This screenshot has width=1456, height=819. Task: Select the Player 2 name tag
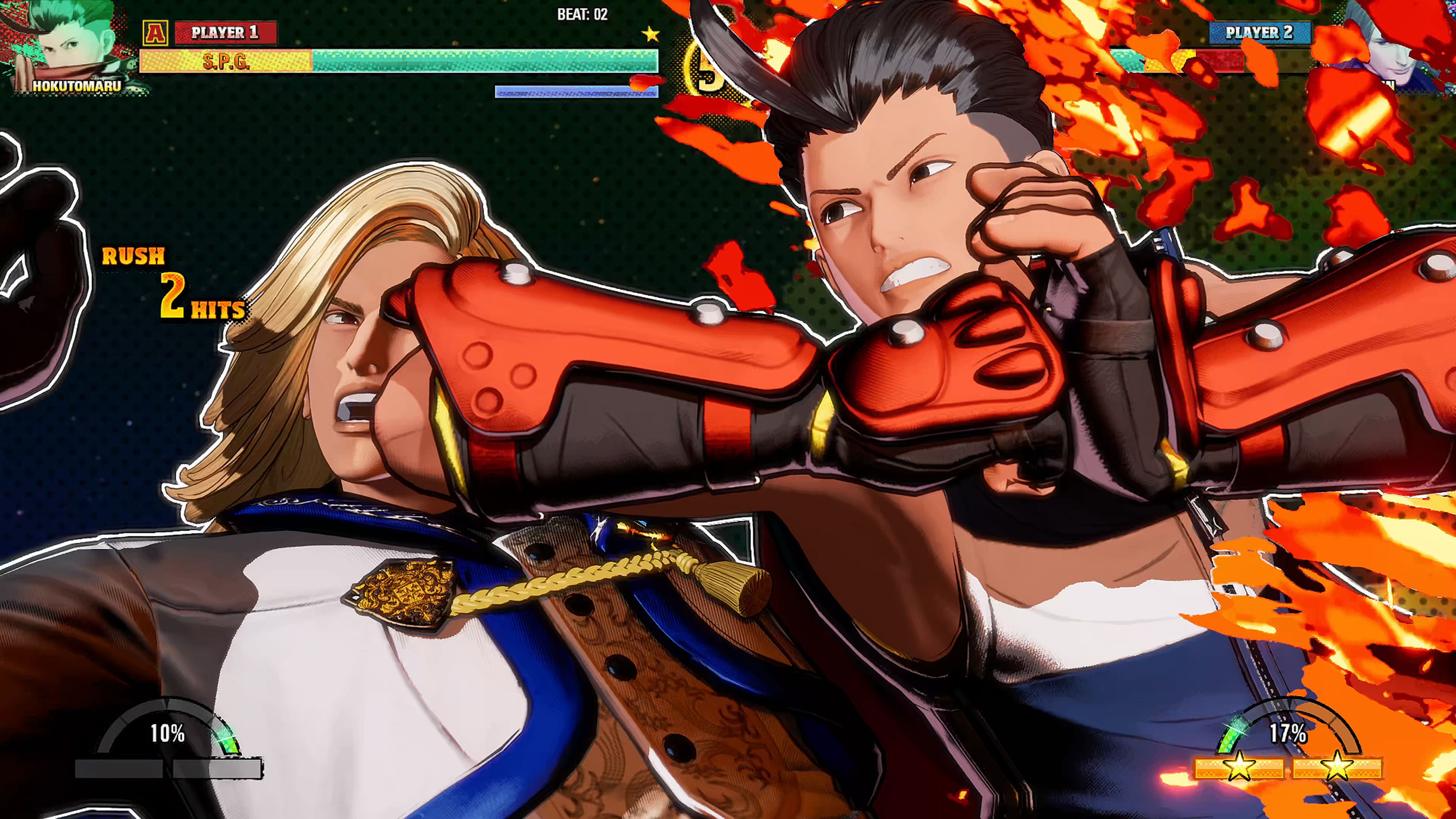click(x=1259, y=33)
